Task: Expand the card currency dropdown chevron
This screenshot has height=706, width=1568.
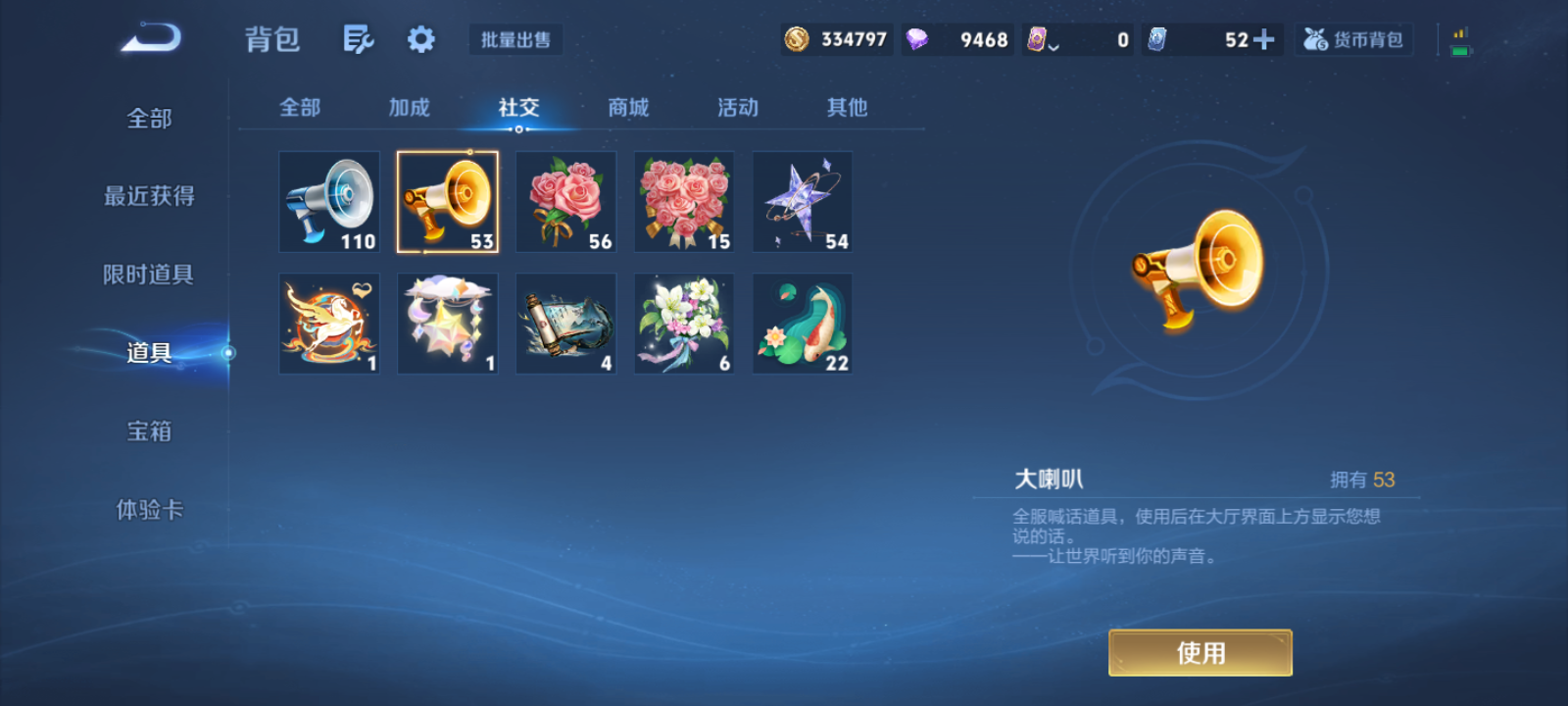Action: [x=1055, y=43]
